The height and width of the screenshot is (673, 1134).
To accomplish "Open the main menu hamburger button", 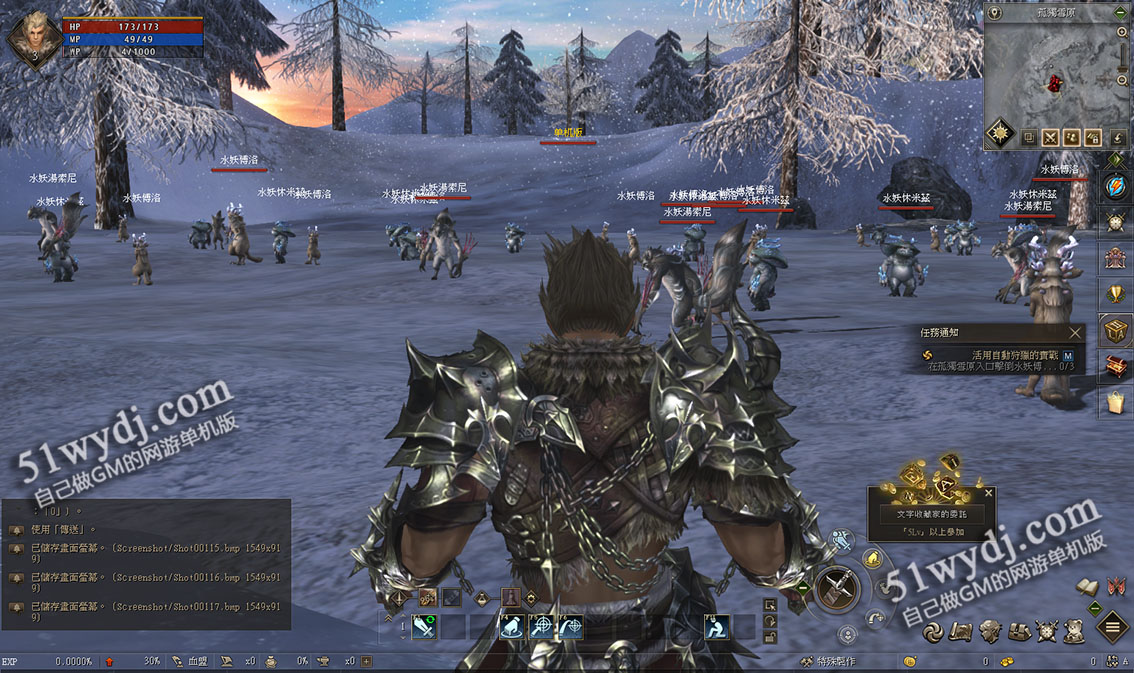I will 1113,628.
